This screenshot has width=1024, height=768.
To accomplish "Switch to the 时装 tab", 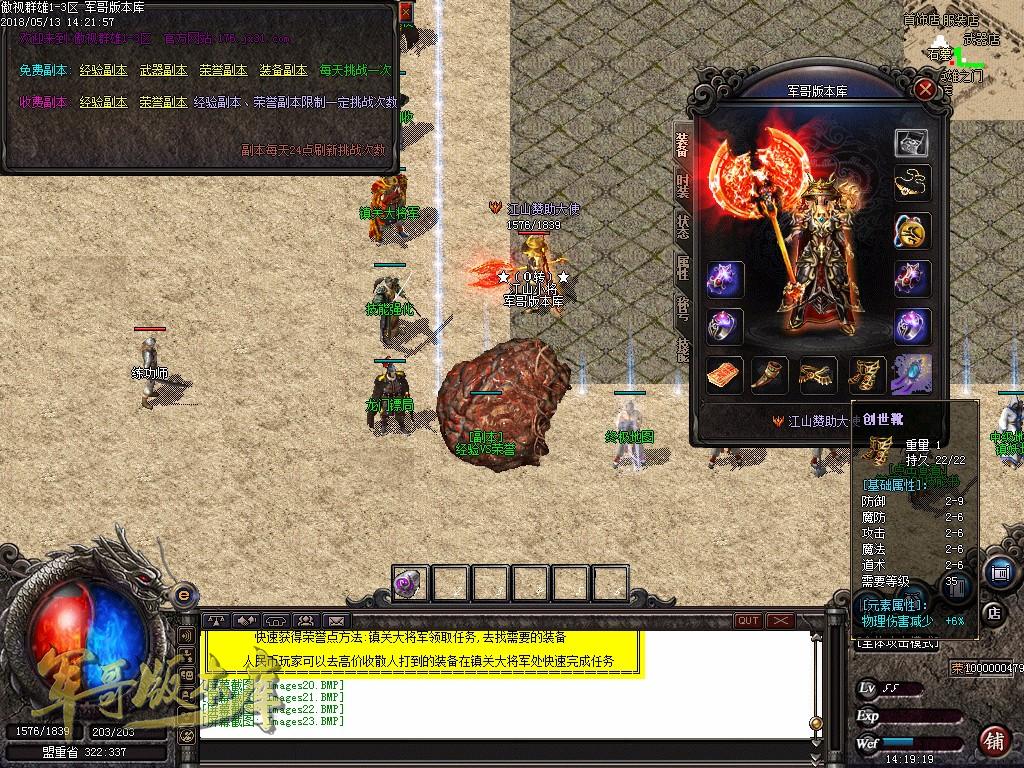I will click(x=683, y=185).
